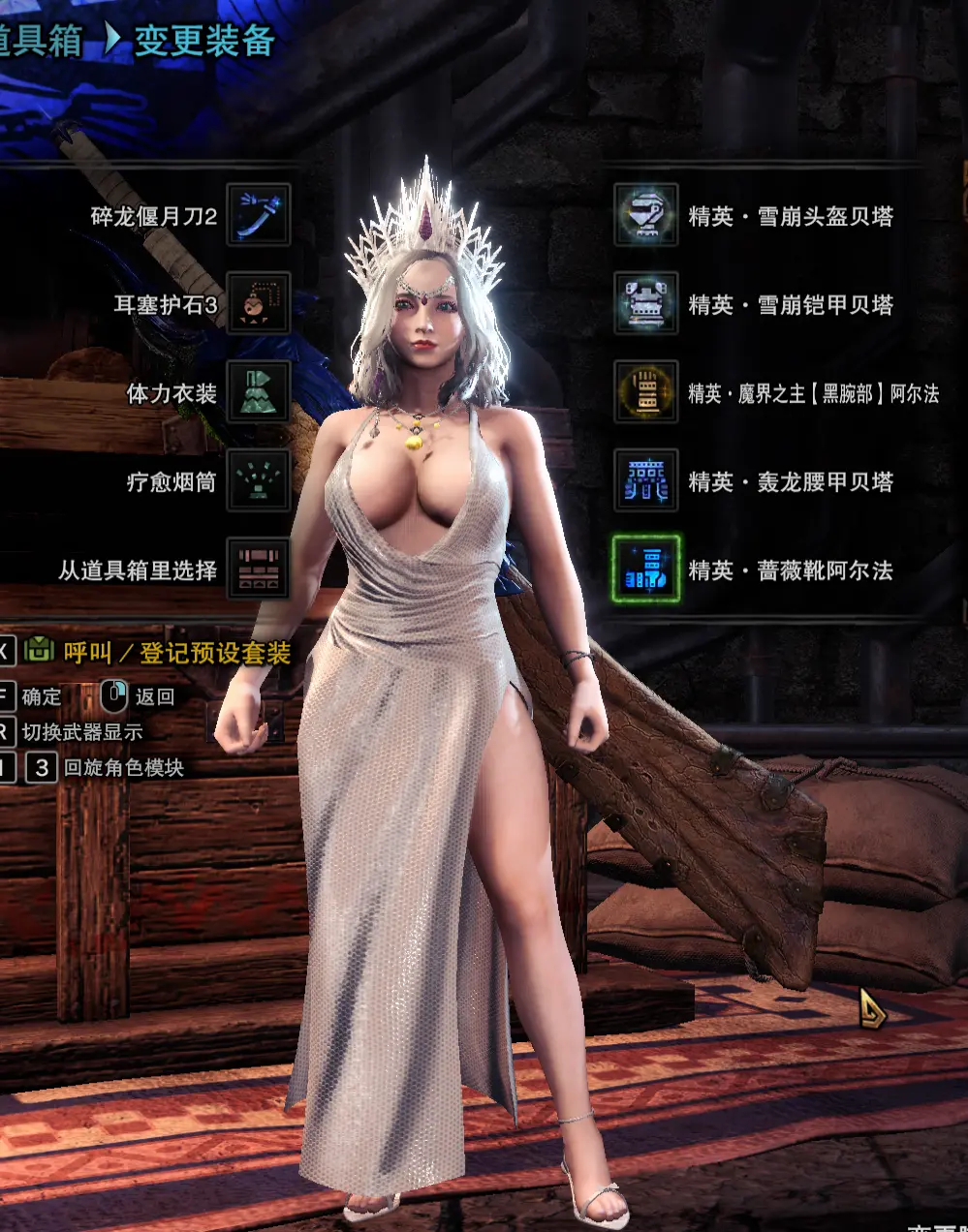Image resolution: width=968 pixels, height=1232 pixels.
Task: Choose 精英·雪崩铠甲贝塔 chest armor slot
Action: 645,304
